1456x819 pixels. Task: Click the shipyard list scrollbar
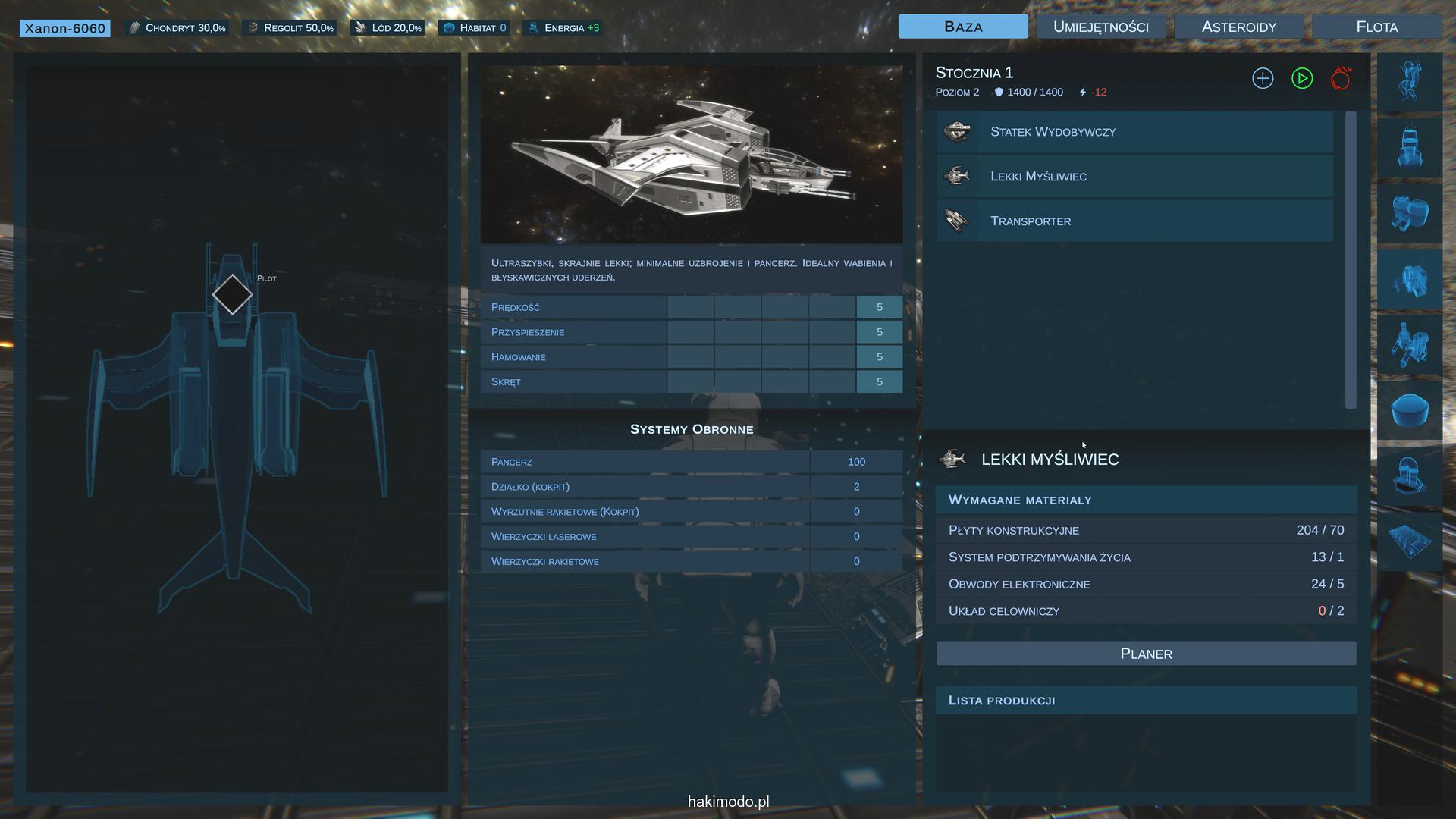pos(1350,259)
